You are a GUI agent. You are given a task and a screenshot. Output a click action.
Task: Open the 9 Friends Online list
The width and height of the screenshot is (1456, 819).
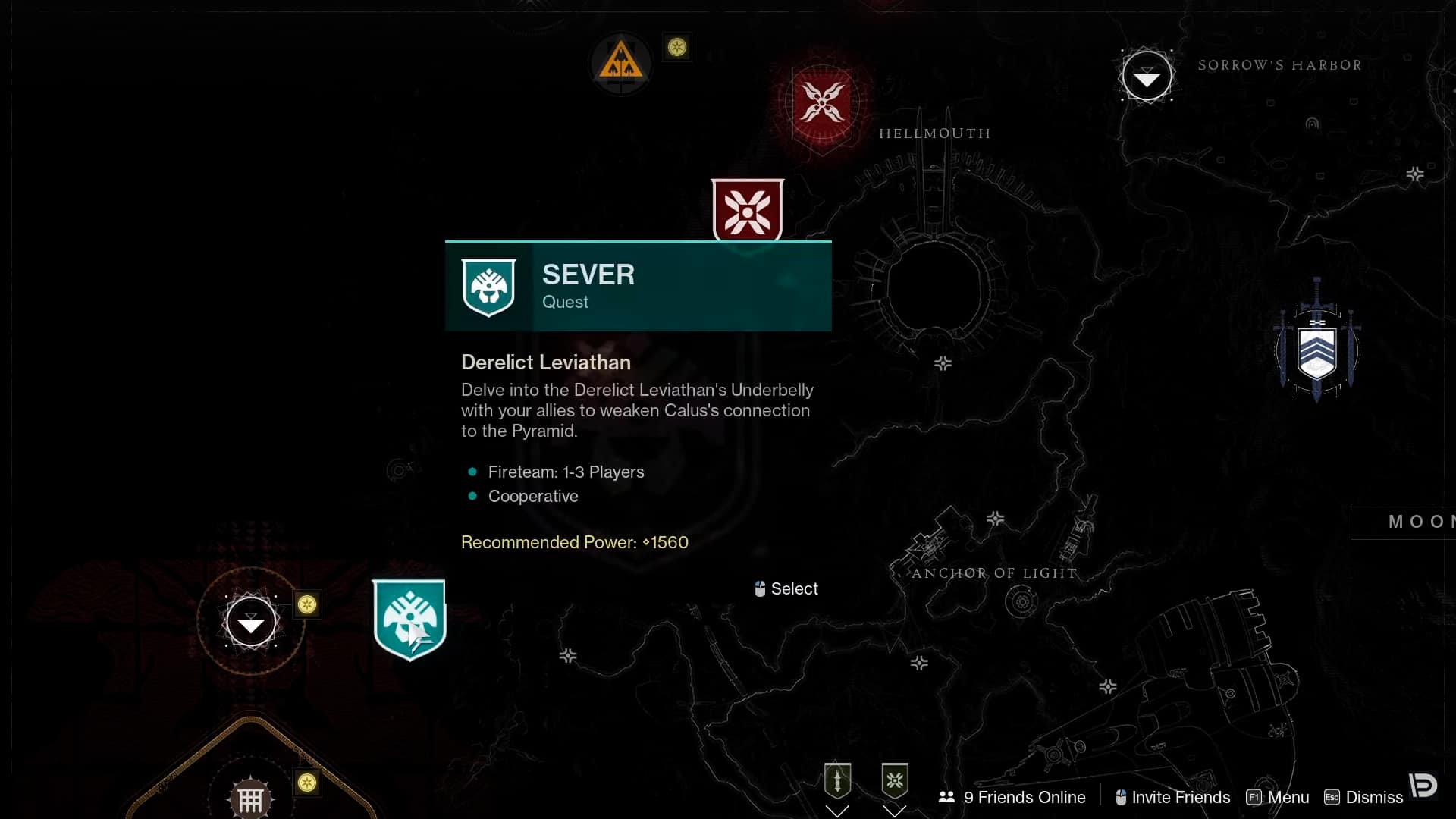[1012, 797]
